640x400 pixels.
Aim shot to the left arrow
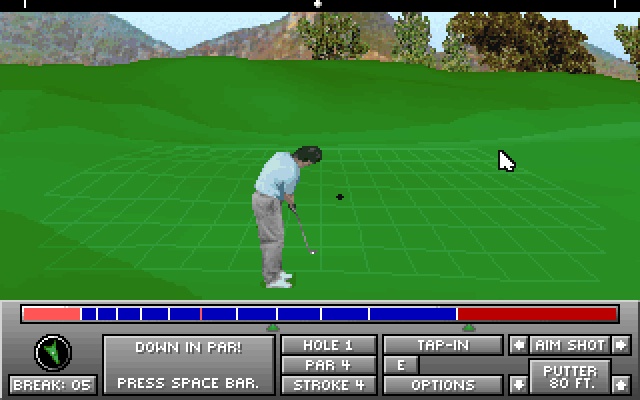[x=518, y=345]
